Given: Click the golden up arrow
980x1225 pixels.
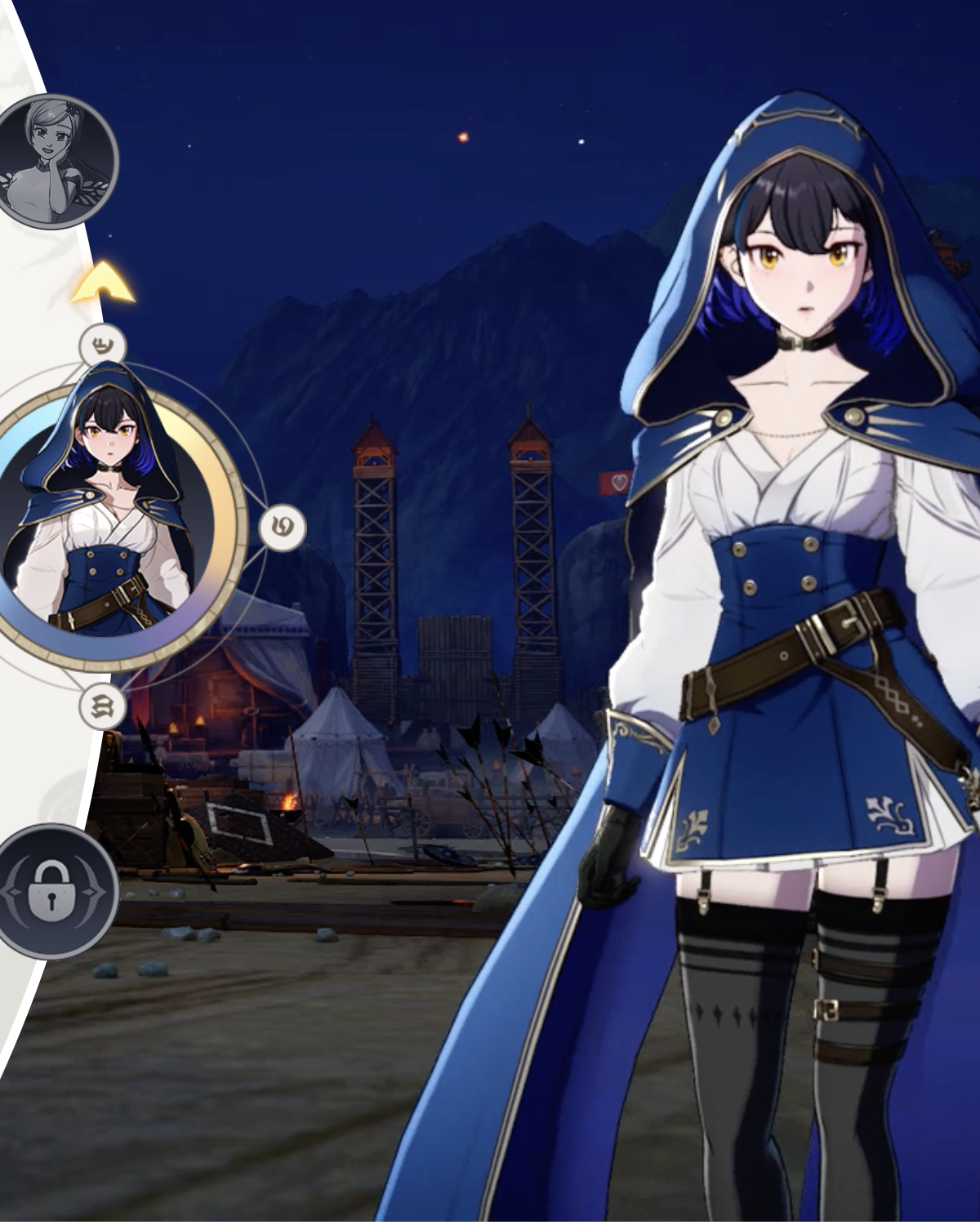Looking at the screenshot, I should click(x=103, y=283).
